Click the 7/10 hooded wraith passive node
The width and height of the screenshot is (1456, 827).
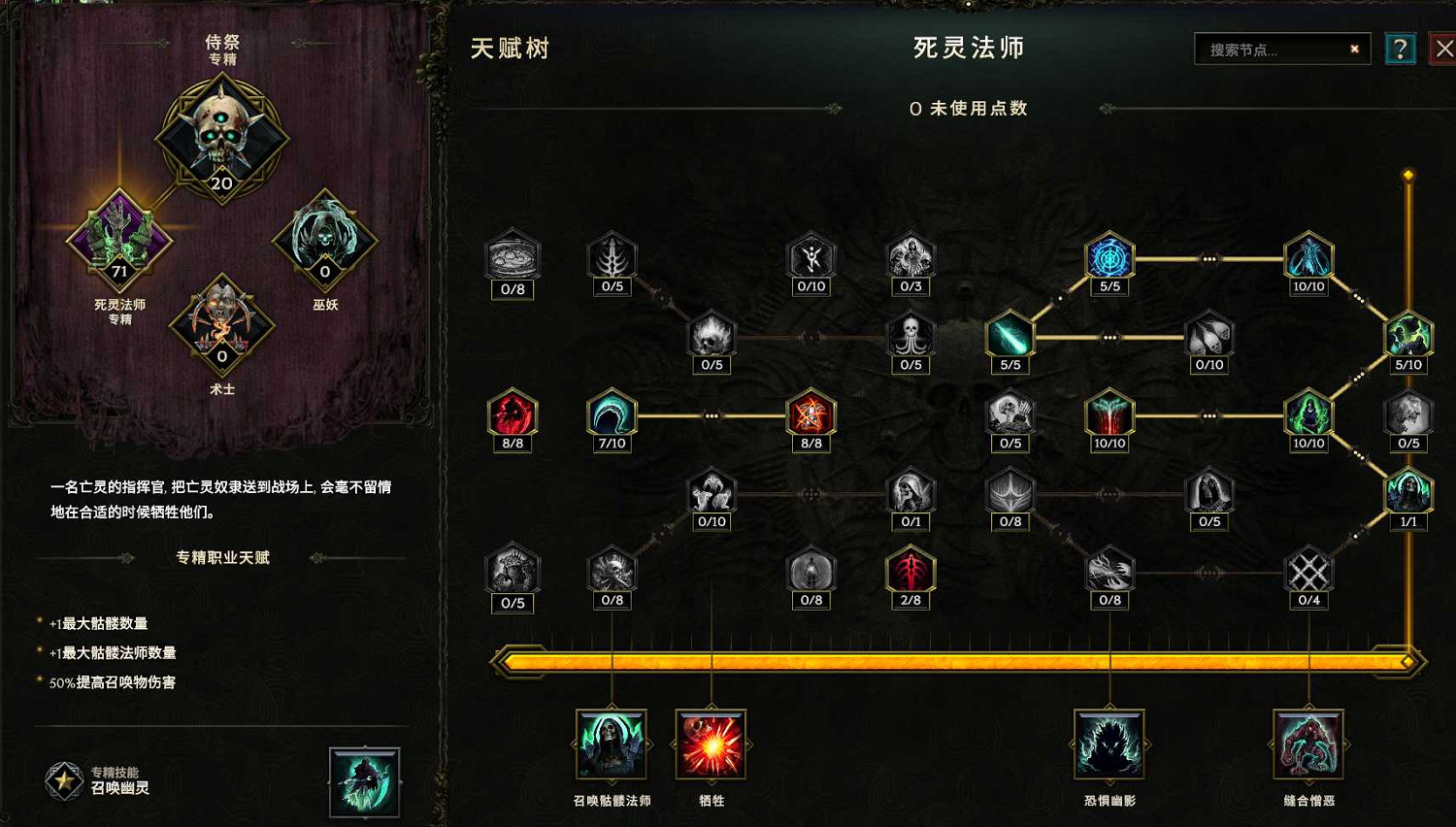(x=612, y=415)
